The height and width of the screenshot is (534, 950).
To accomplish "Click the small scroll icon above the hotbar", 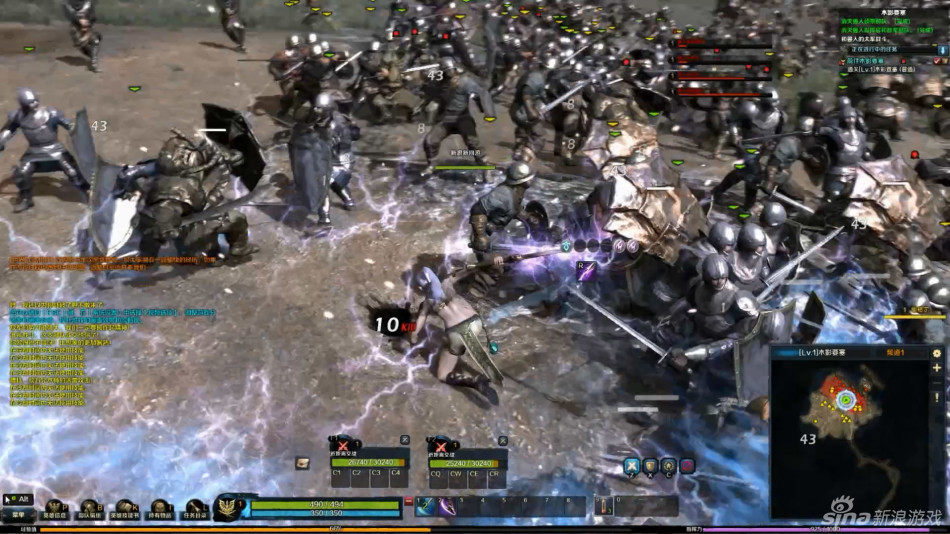I will coord(302,463).
